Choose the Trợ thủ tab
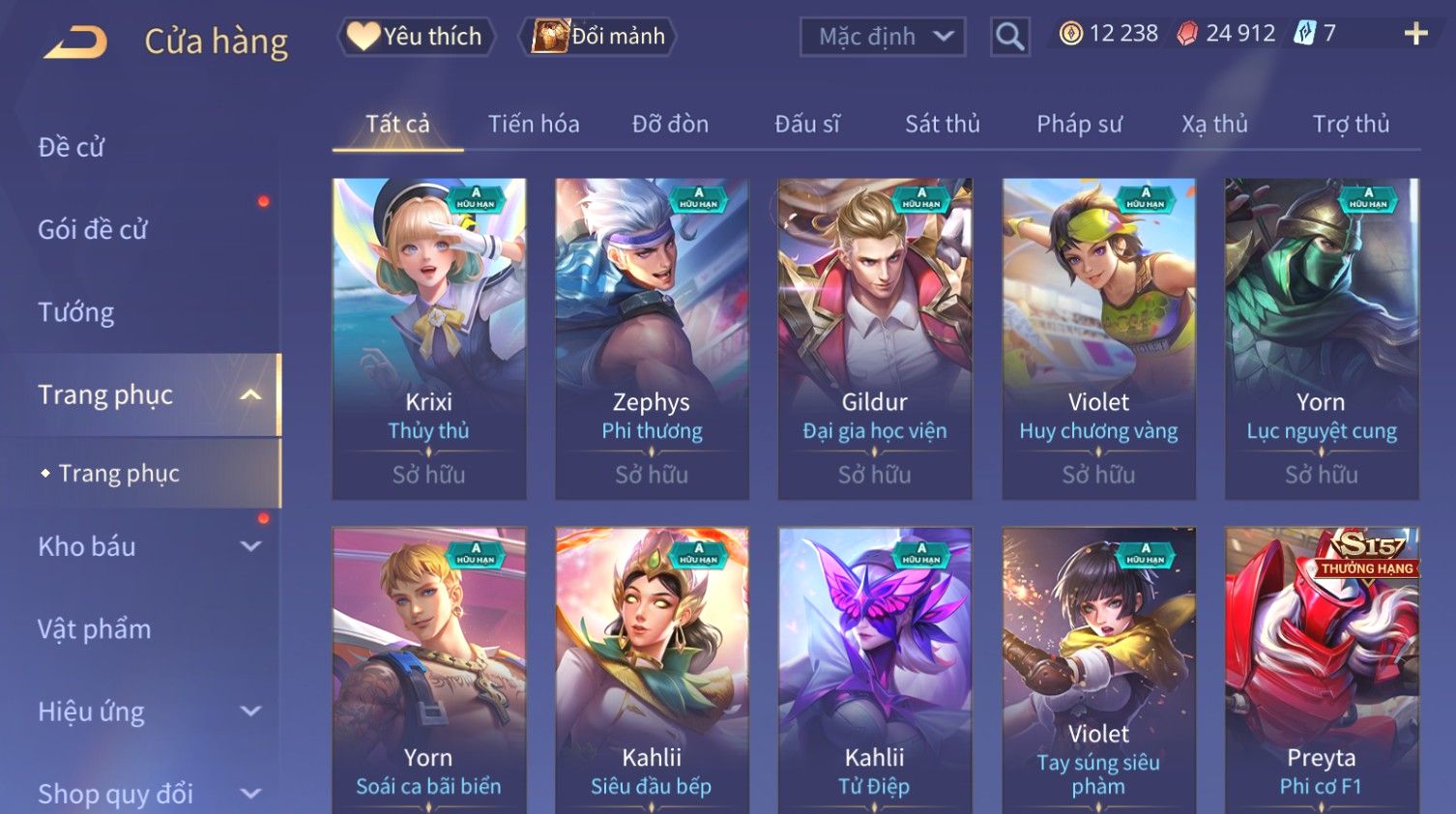1456x814 pixels. (x=1351, y=124)
